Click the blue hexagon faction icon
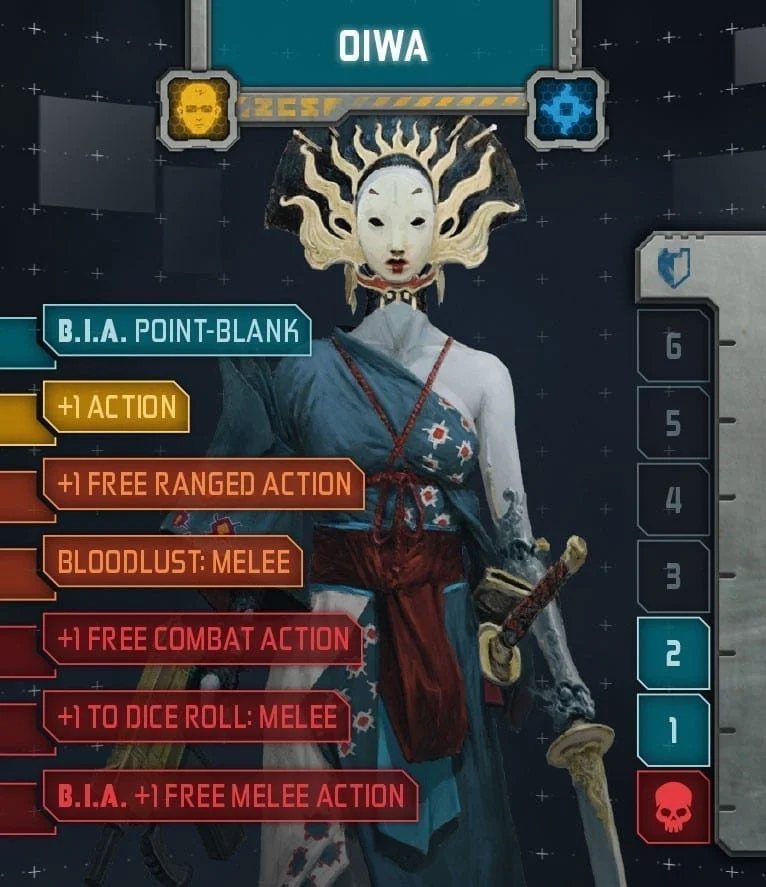The image size is (766, 887). tap(565, 109)
